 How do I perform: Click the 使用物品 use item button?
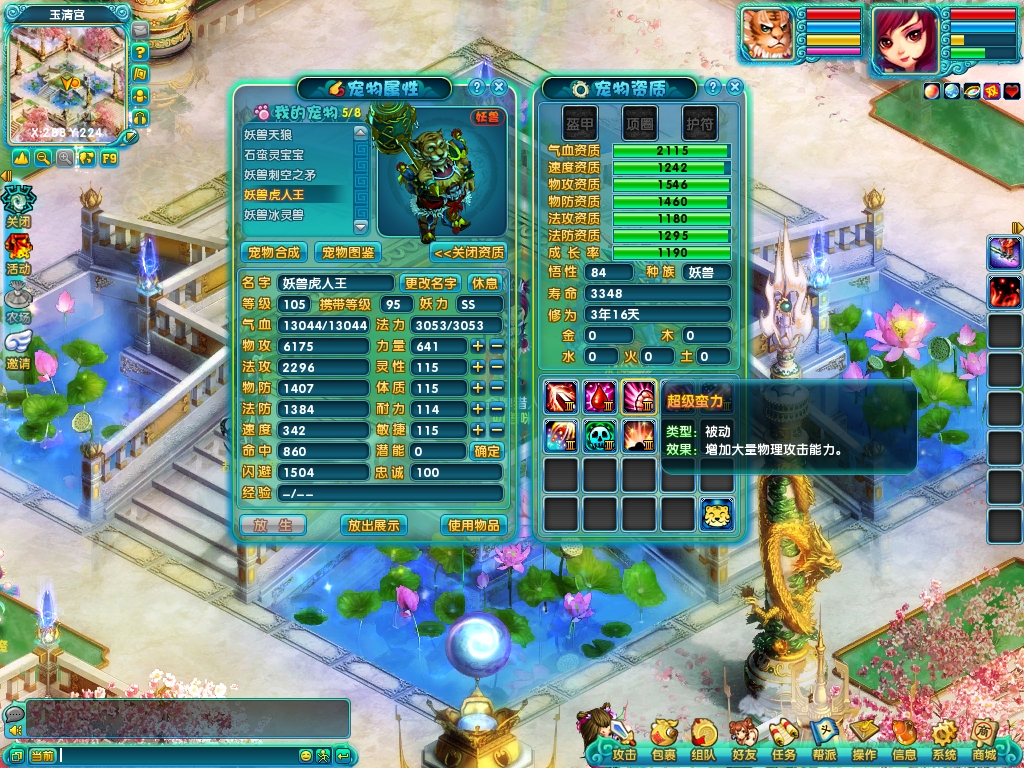[473, 525]
